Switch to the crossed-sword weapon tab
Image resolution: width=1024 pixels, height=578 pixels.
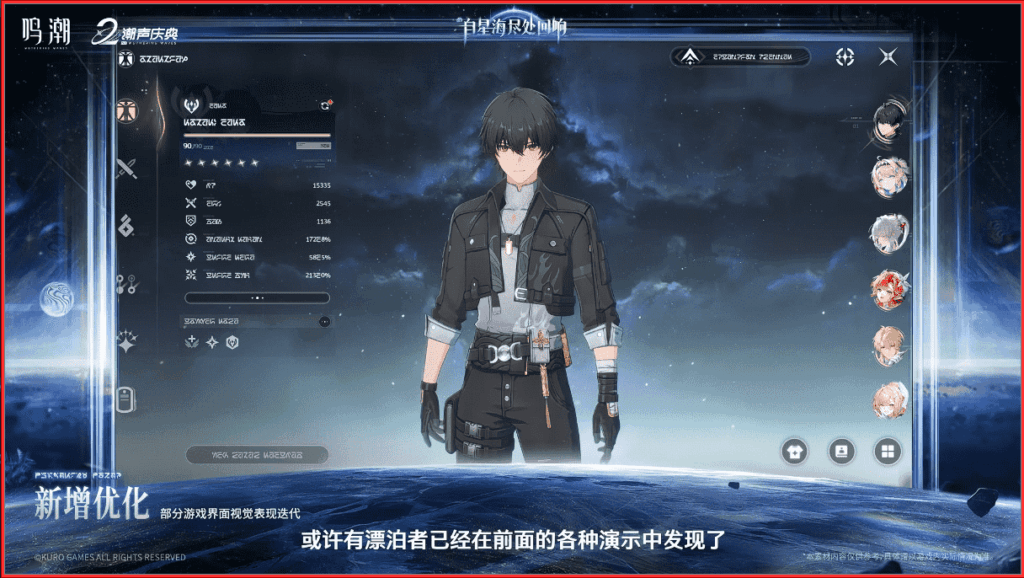(126, 168)
